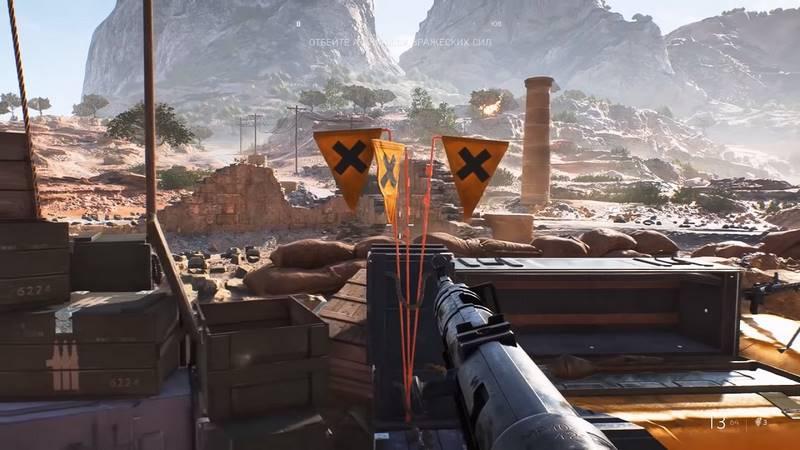Select the grenade icon beside the ammo count

point(757,423)
